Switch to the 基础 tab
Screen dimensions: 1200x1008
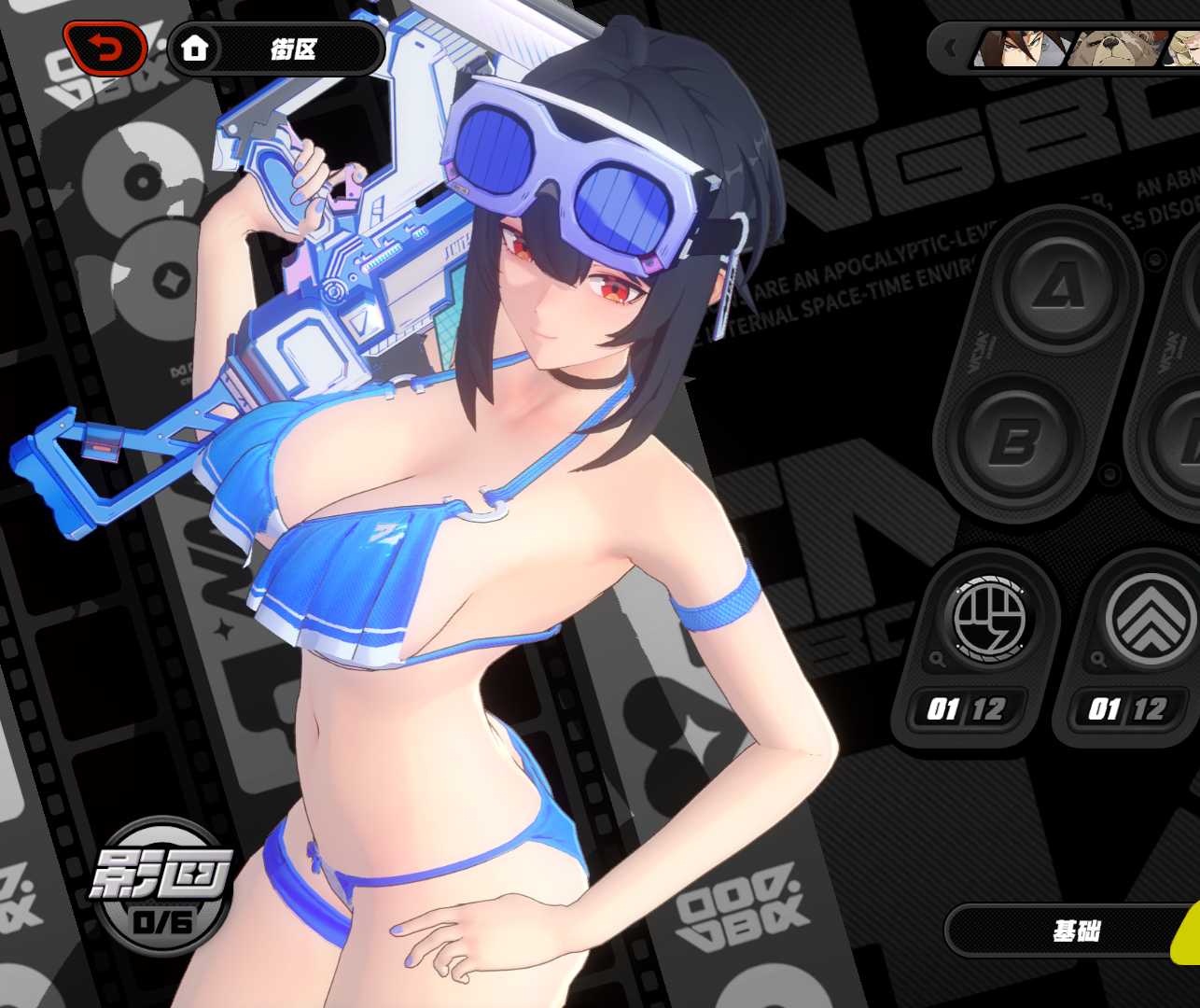(1075, 931)
